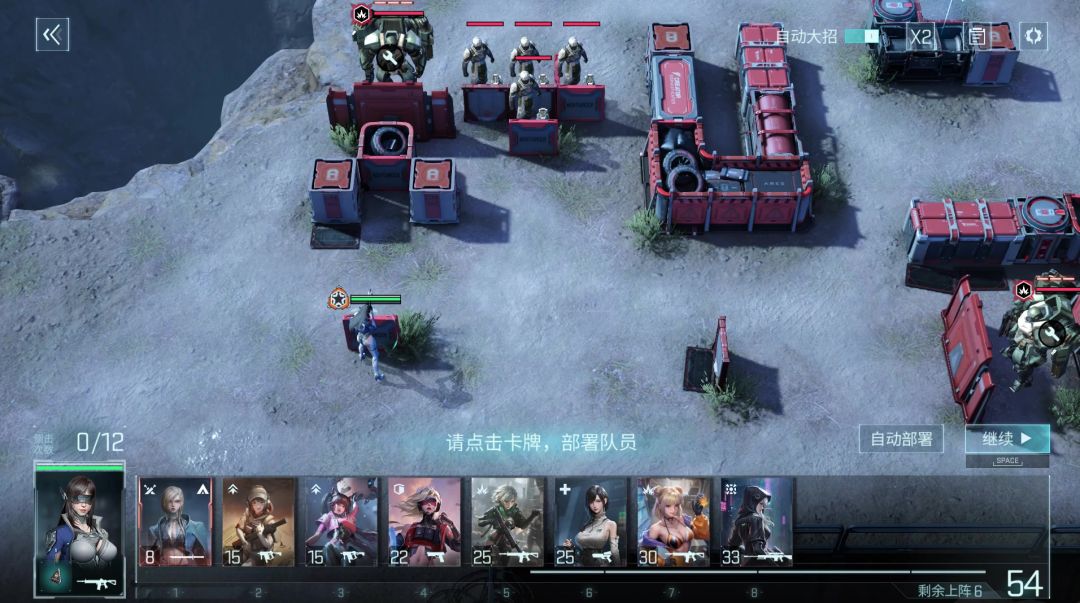Open the battle log clipboard icon
Image resolution: width=1080 pixels, height=603 pixels.
click(x=977, y=36)
